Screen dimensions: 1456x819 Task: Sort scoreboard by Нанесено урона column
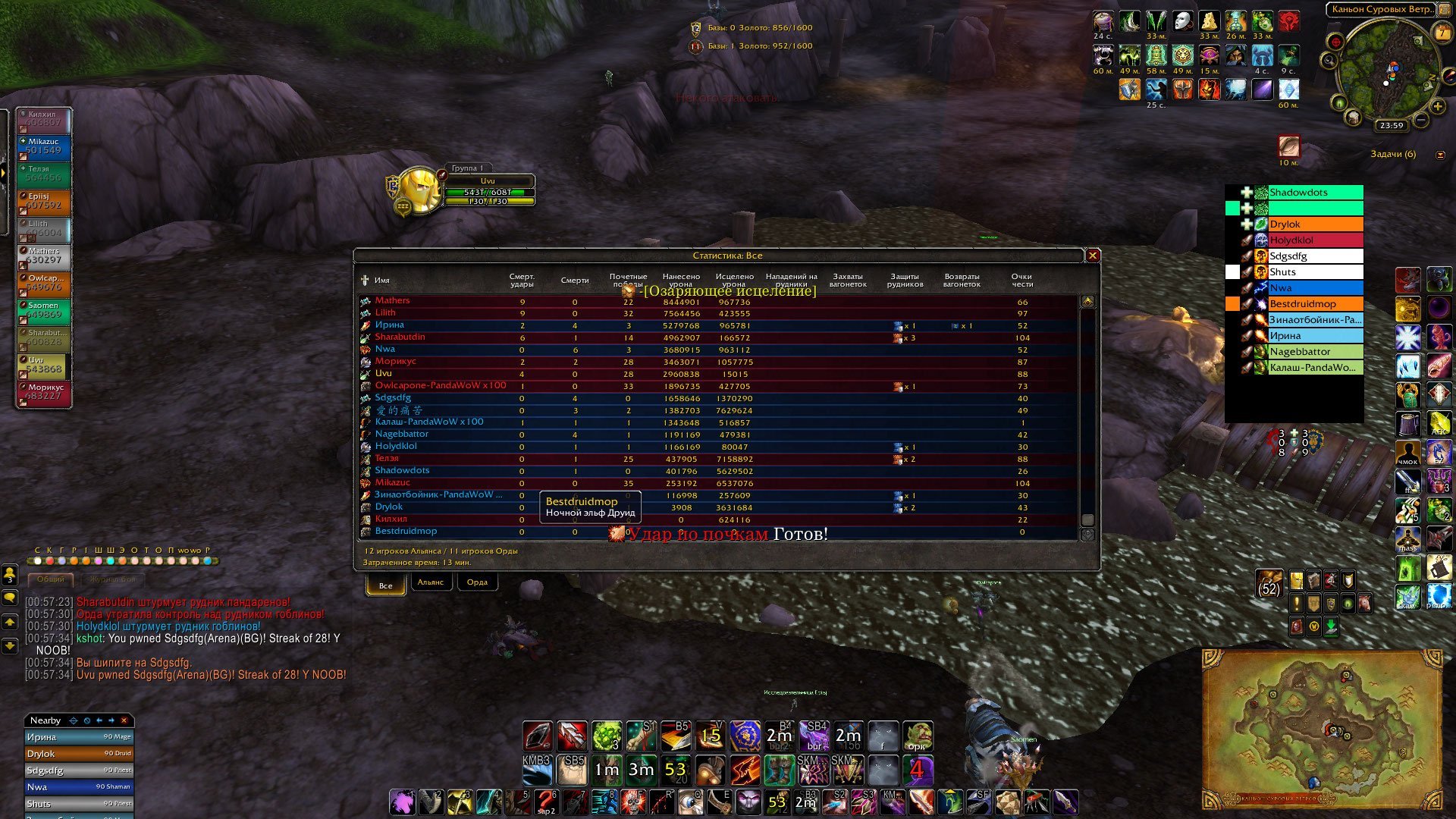tap(681, 281)
